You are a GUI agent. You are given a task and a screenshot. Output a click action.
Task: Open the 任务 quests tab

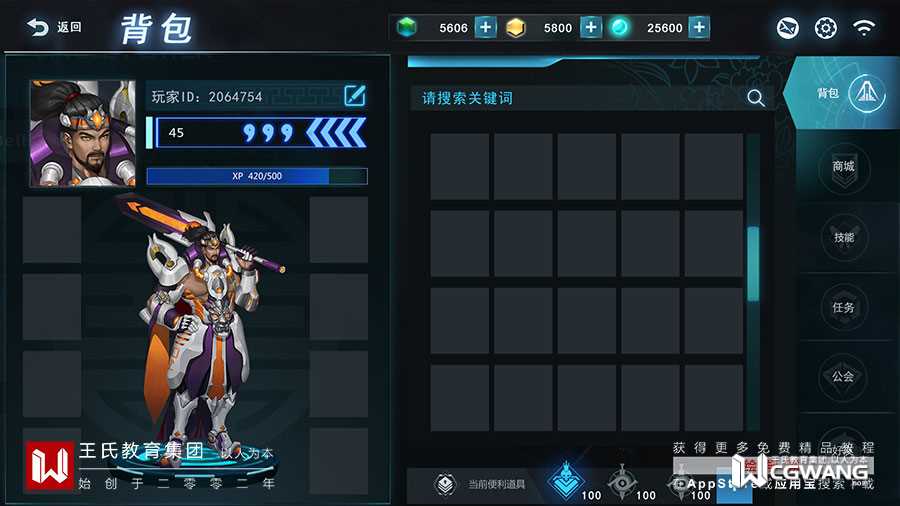tap(844, 308)
